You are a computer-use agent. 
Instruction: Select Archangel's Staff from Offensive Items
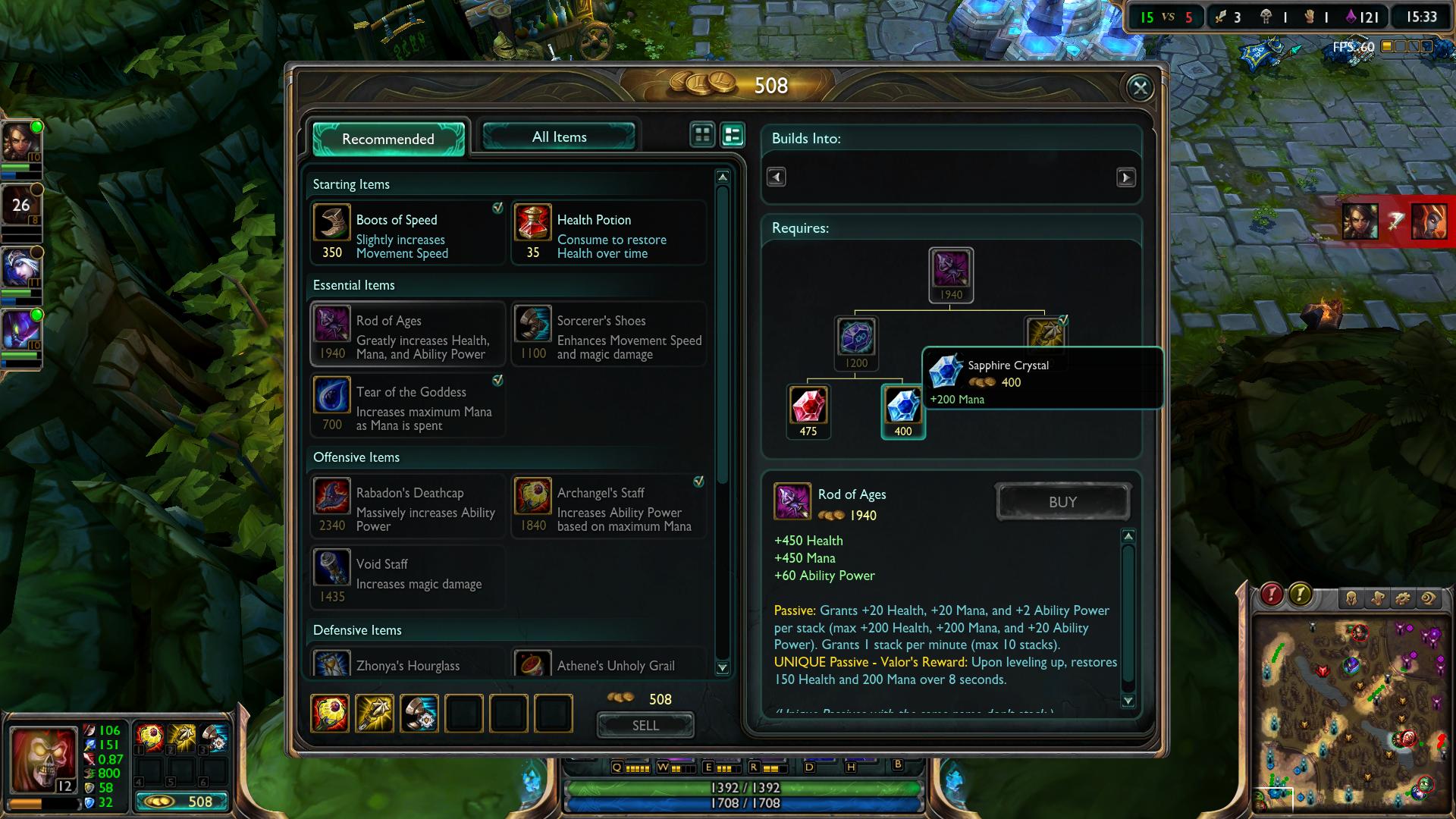tap(608, 507)
